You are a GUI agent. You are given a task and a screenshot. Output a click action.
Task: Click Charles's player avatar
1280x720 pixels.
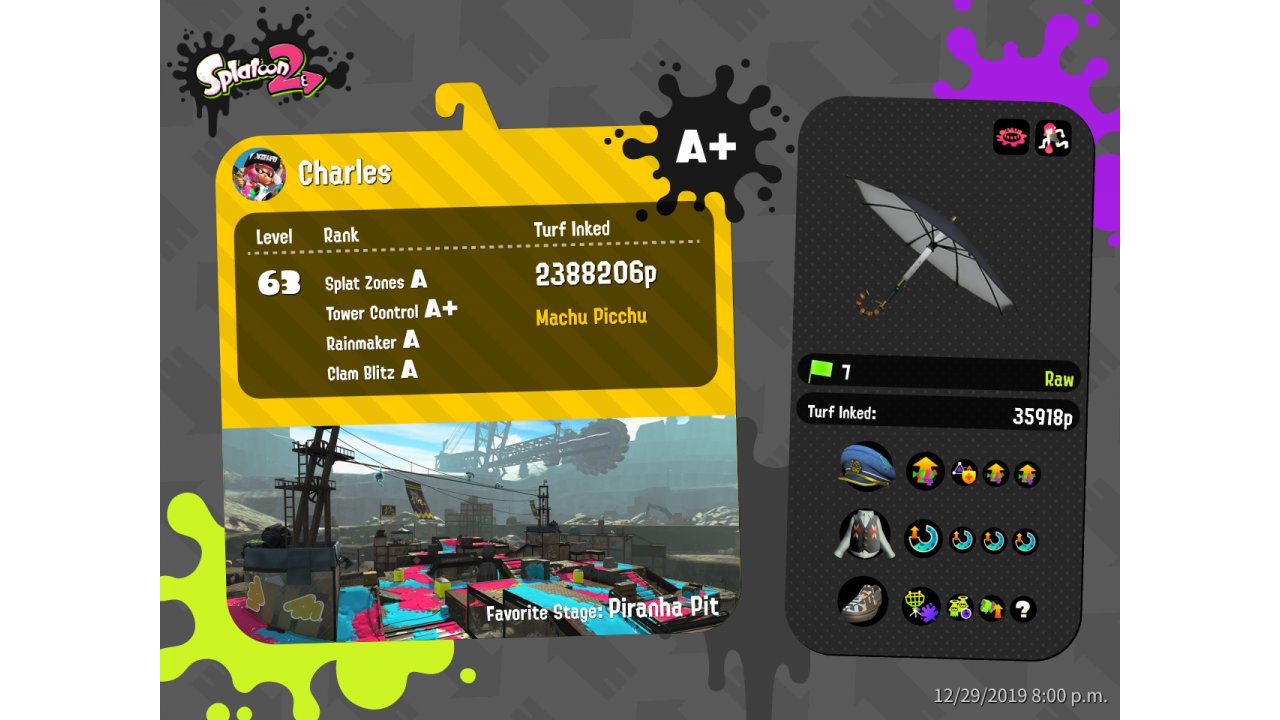pos(259,174)
